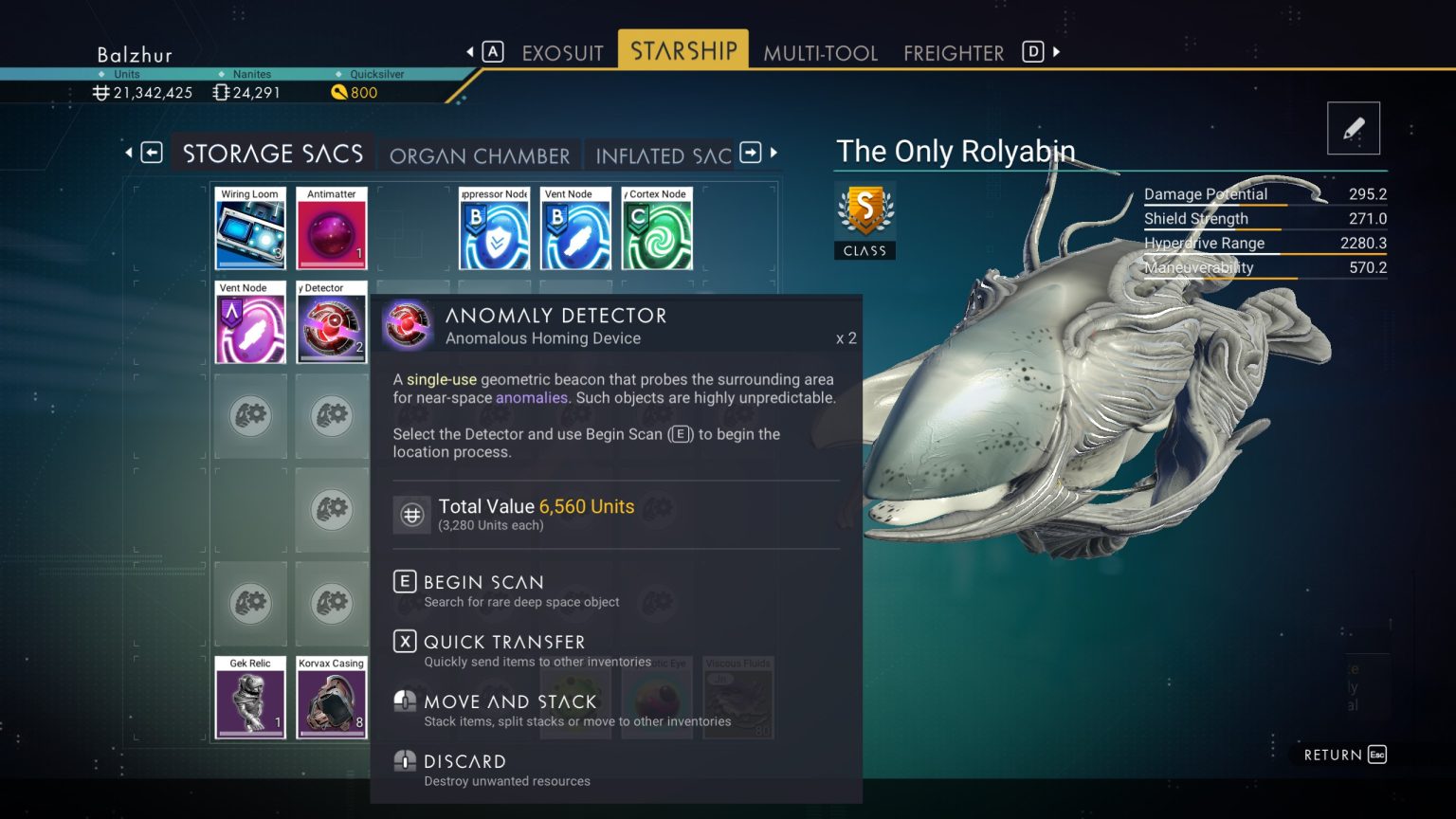Select the Starship tab
This screenshot has width=1456, height=819.
click(683, 50)
